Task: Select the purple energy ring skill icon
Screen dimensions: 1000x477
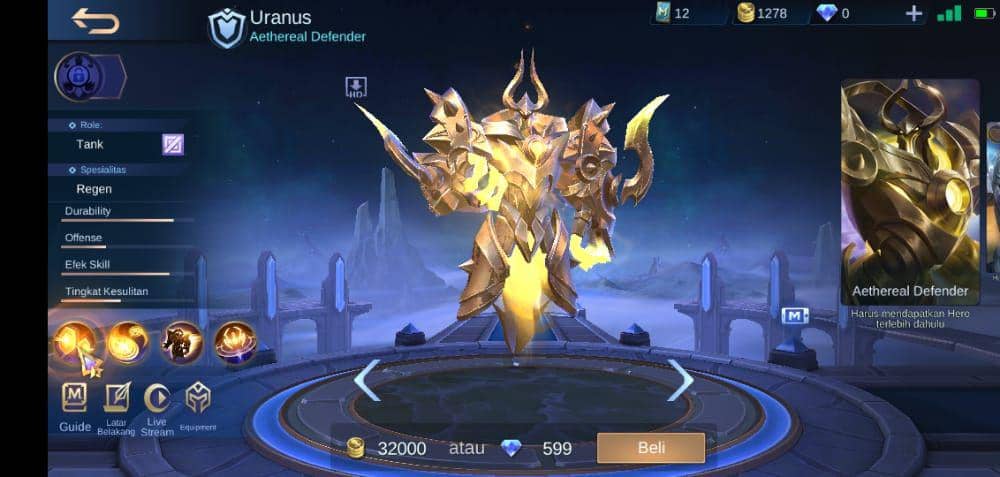Action: pos(235,343)
